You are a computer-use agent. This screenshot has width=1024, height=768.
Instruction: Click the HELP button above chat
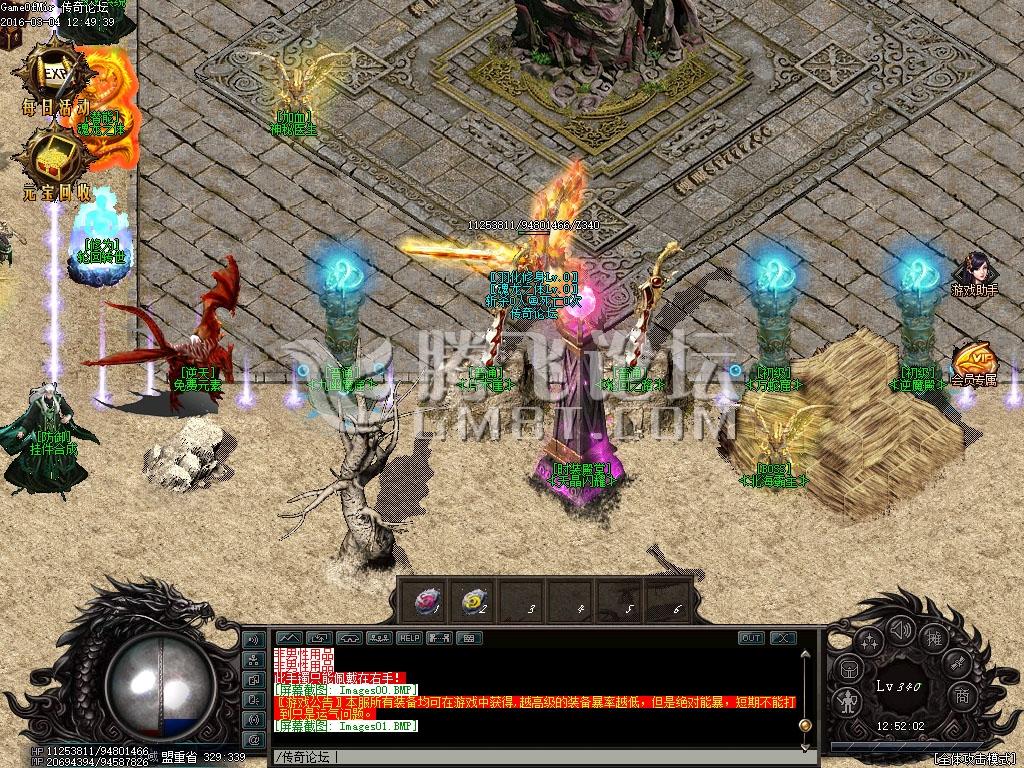tap(410, 638)
